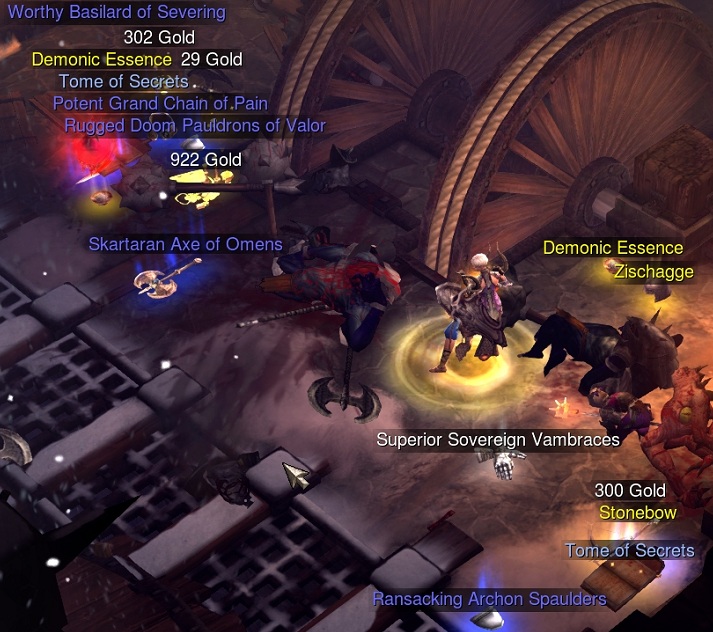Collect the 302 Gold label
Screen dimensions: 713x632
pyautogui.click(x=166, y=39)
